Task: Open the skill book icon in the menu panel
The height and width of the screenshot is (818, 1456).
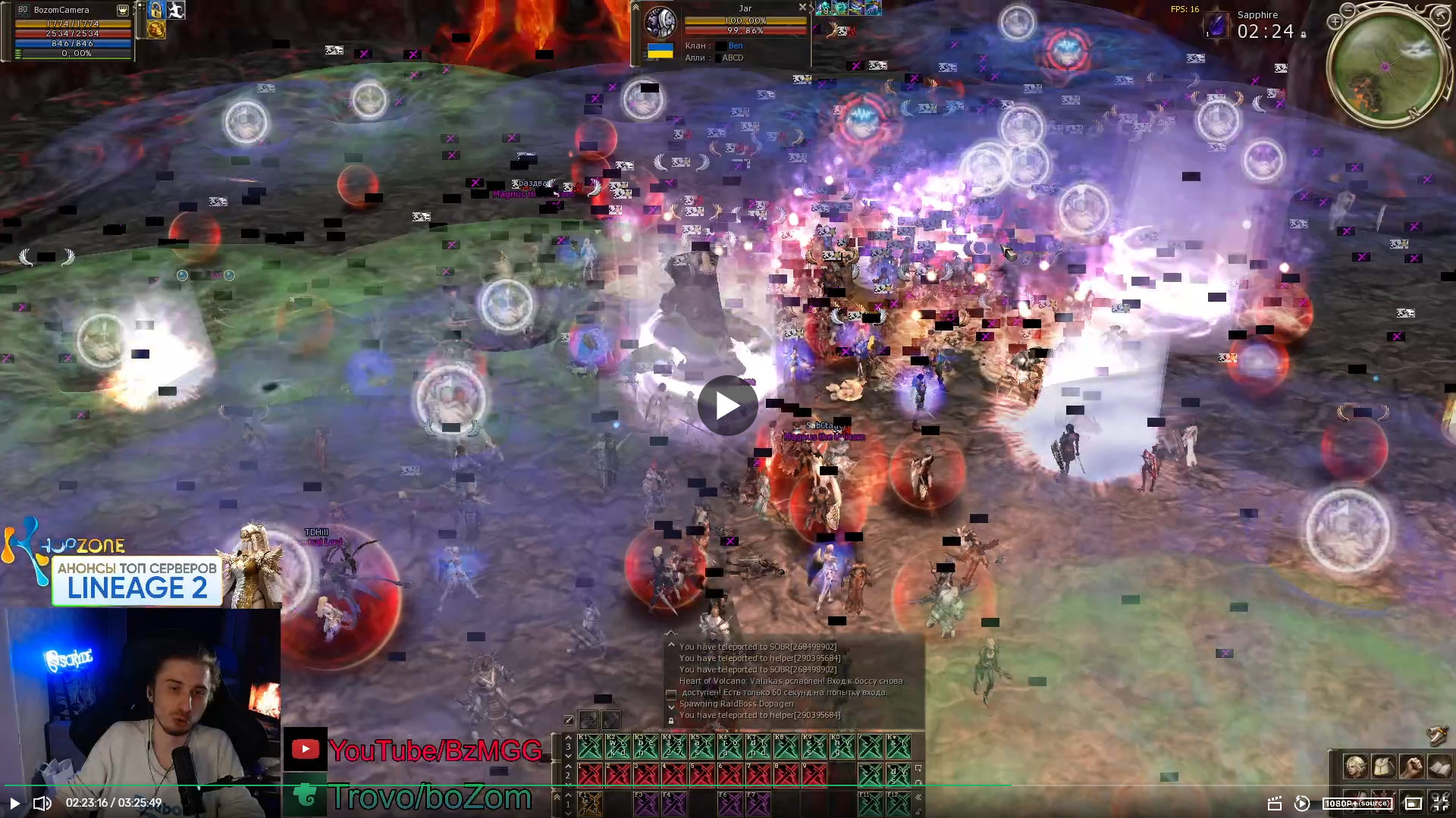Action: (x=1437, y=767)
